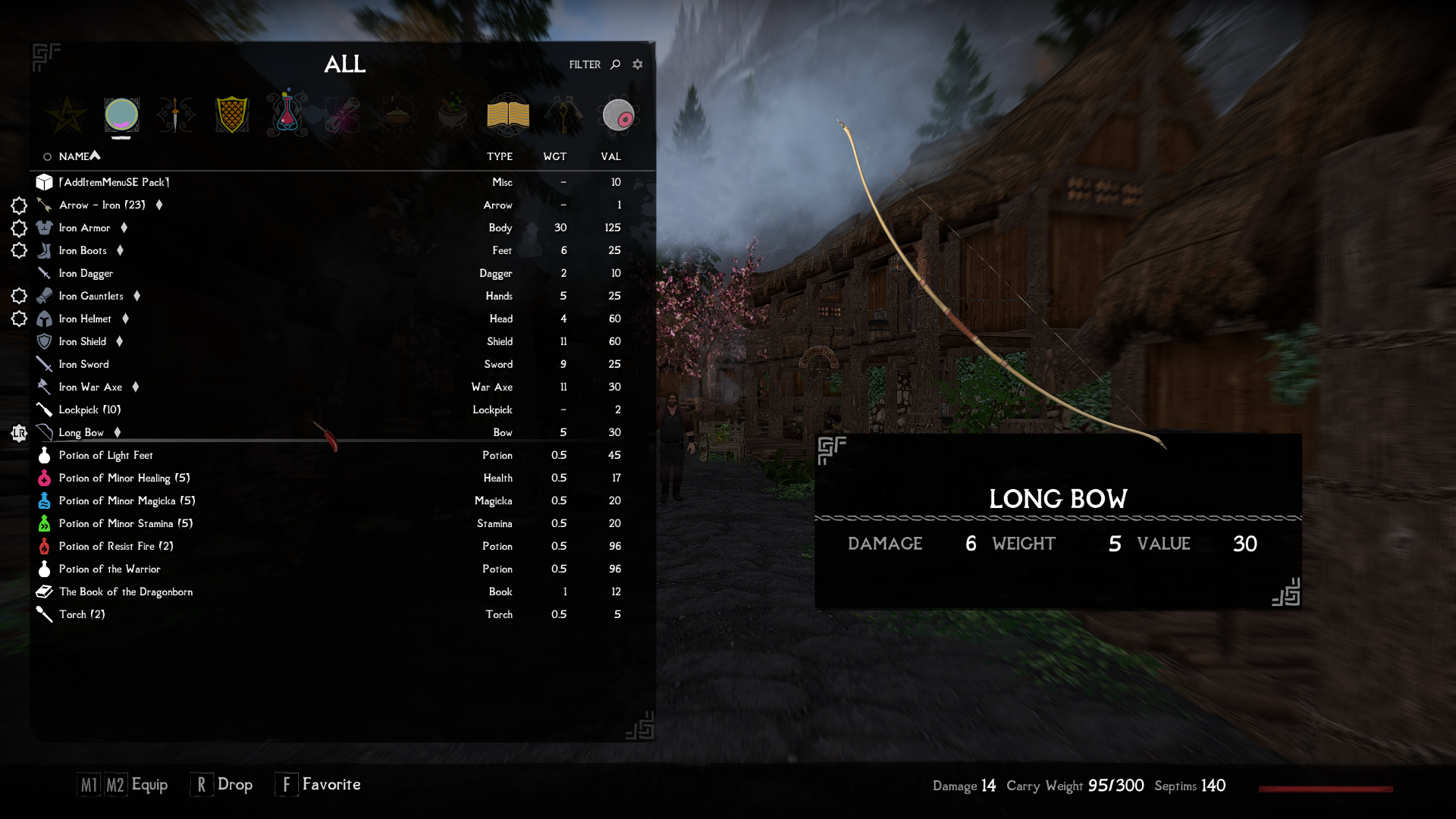This screenshot has height=819, width=1456.
Task: Select the Weapons category icon
Action: point(175,114)
